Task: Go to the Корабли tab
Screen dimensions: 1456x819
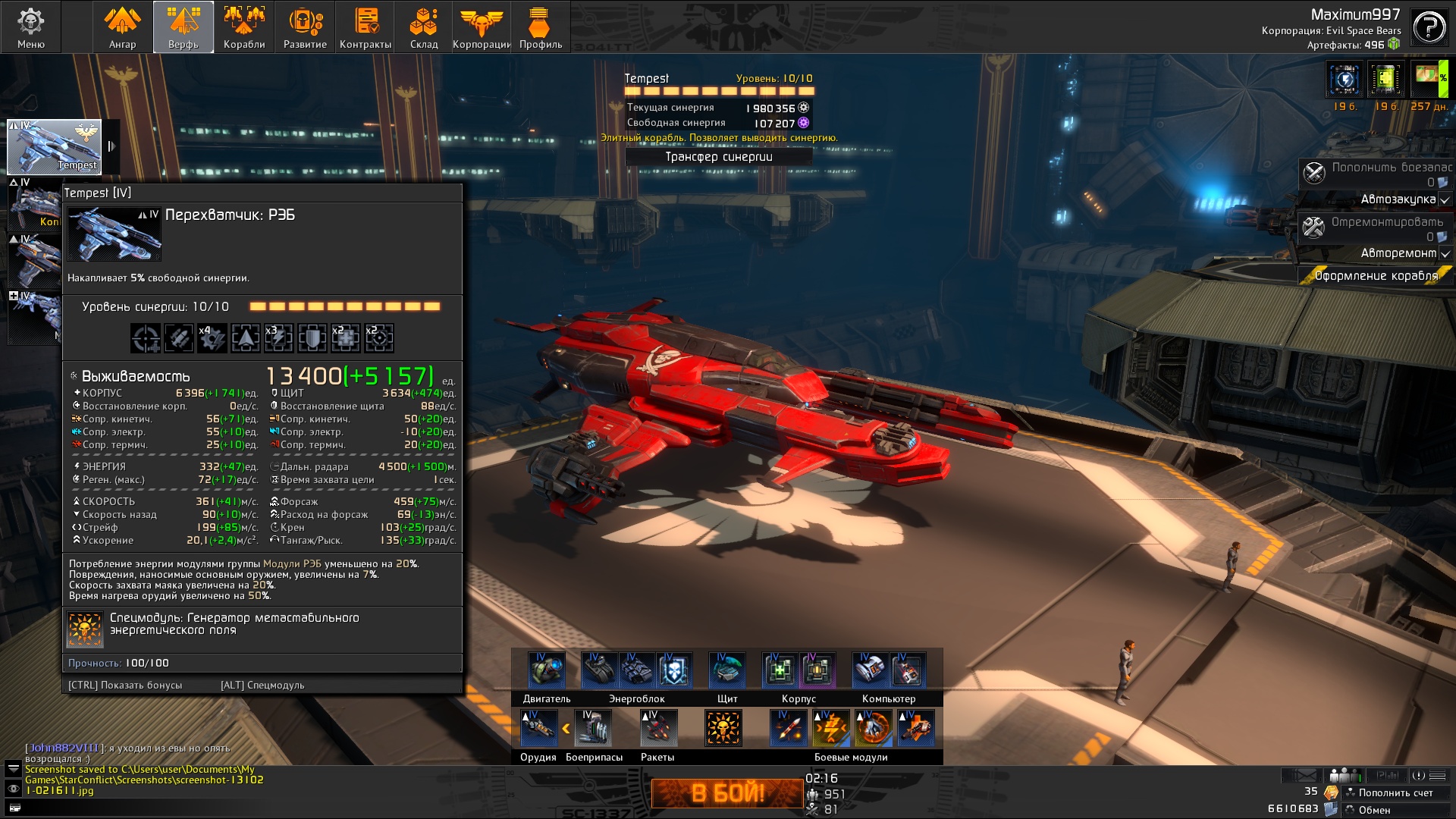Action: 244,27
